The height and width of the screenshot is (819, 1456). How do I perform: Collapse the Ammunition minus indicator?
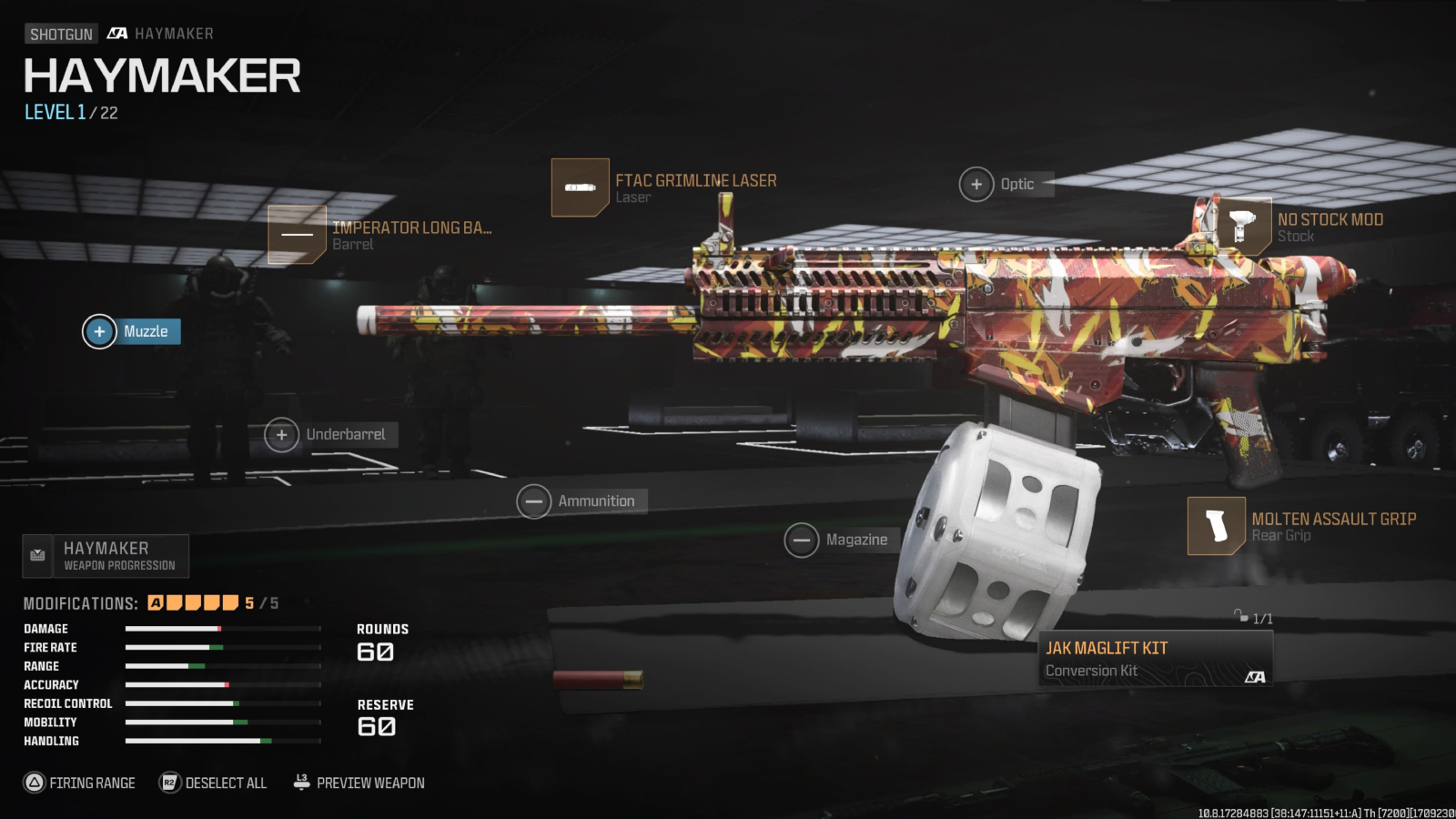pyautogui.click(x=534, y=500)
